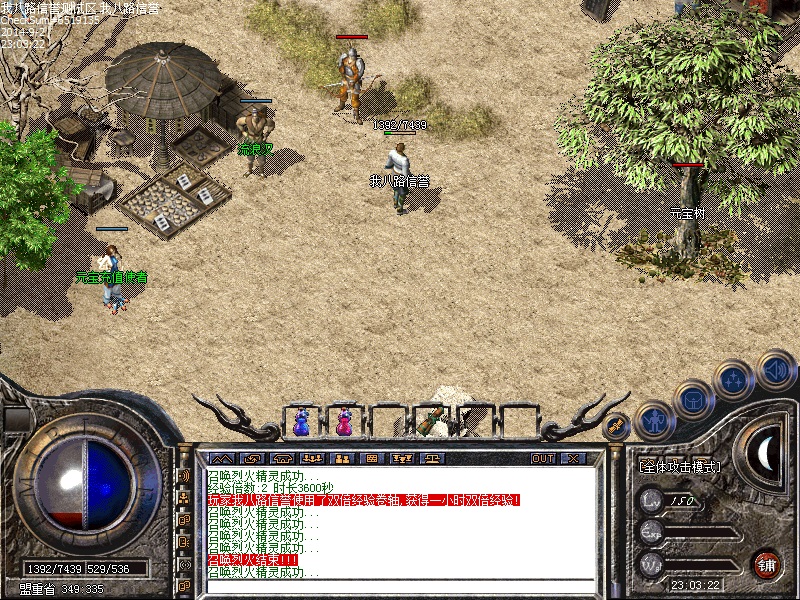Toggle sound with the speaker icon
This screenshot has height=600, width=800.
click(776, 370)
